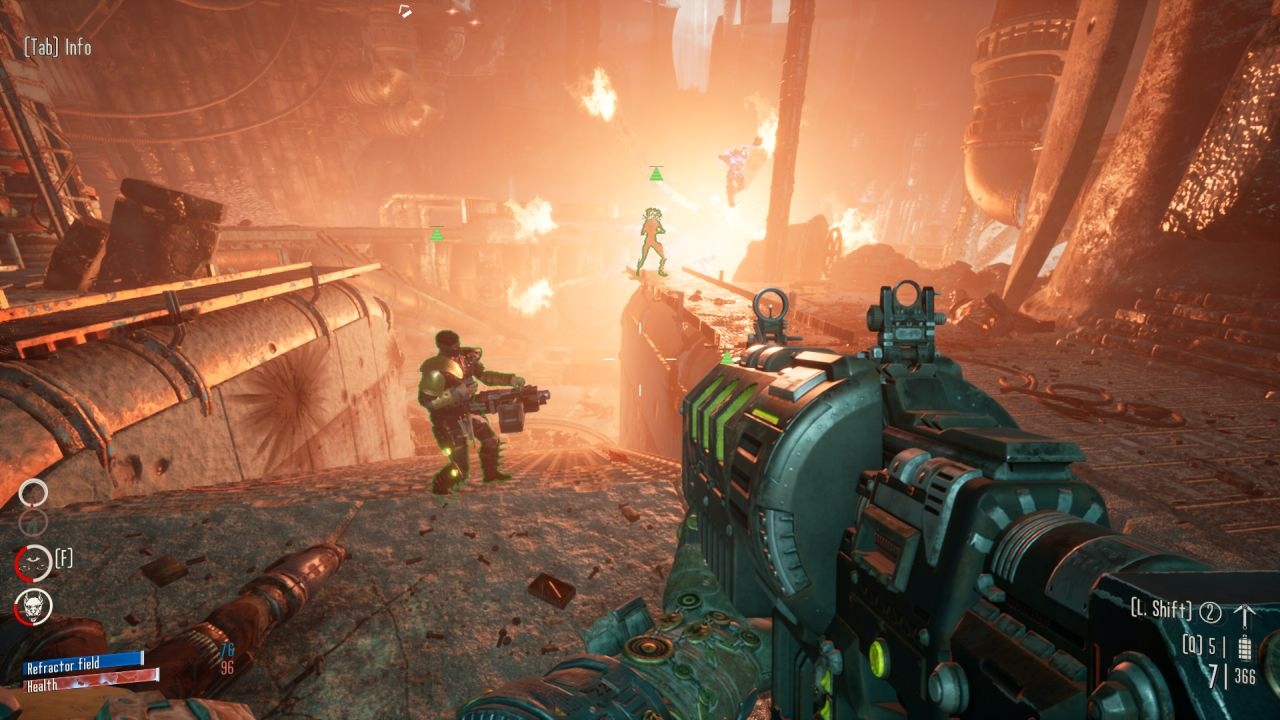Screen dimensions: 1280x720
Task: Click the topmost empty ability ring icon
Action: point(33,492)
